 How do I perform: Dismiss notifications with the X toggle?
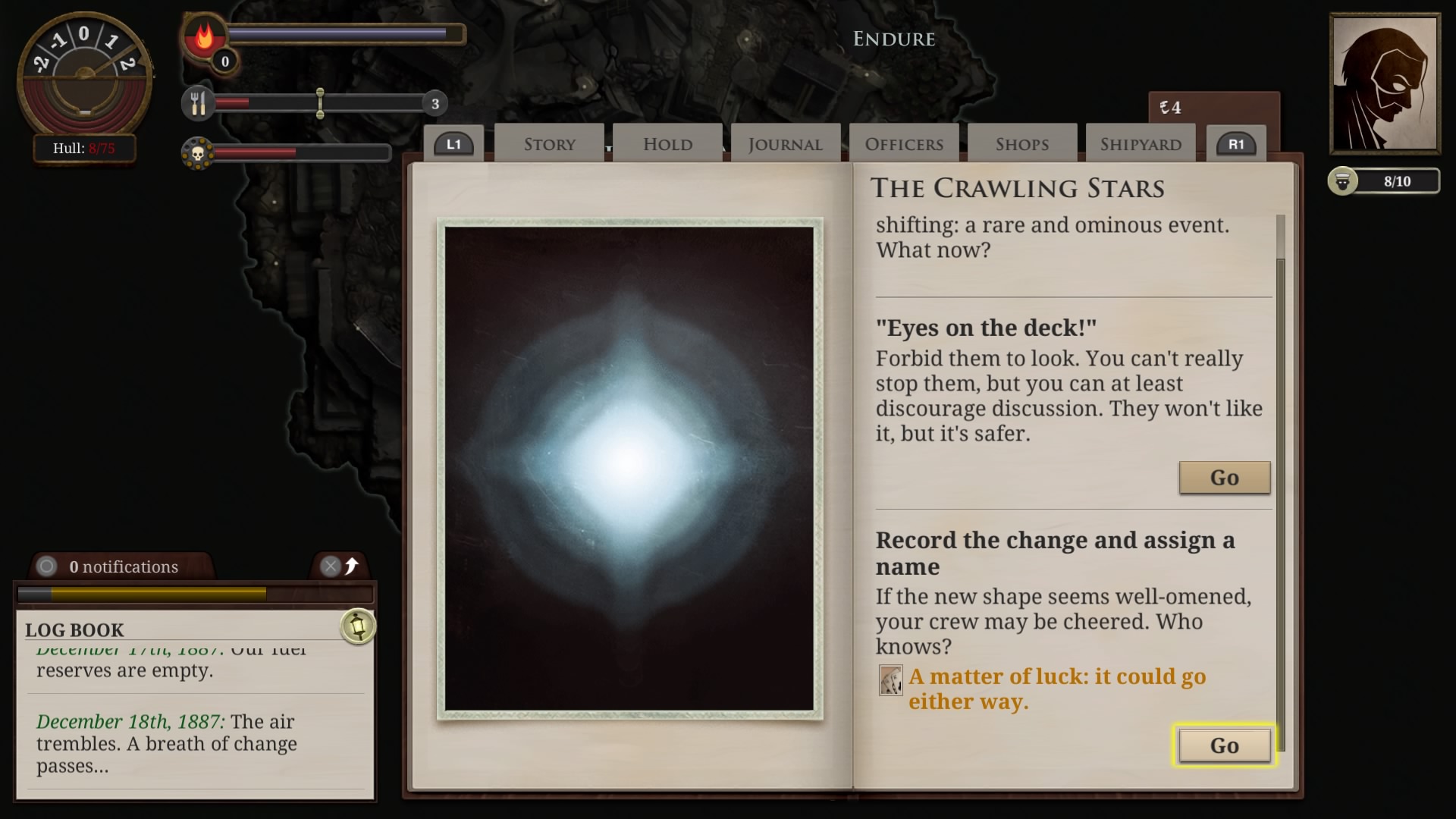click(x=331, y=565)
